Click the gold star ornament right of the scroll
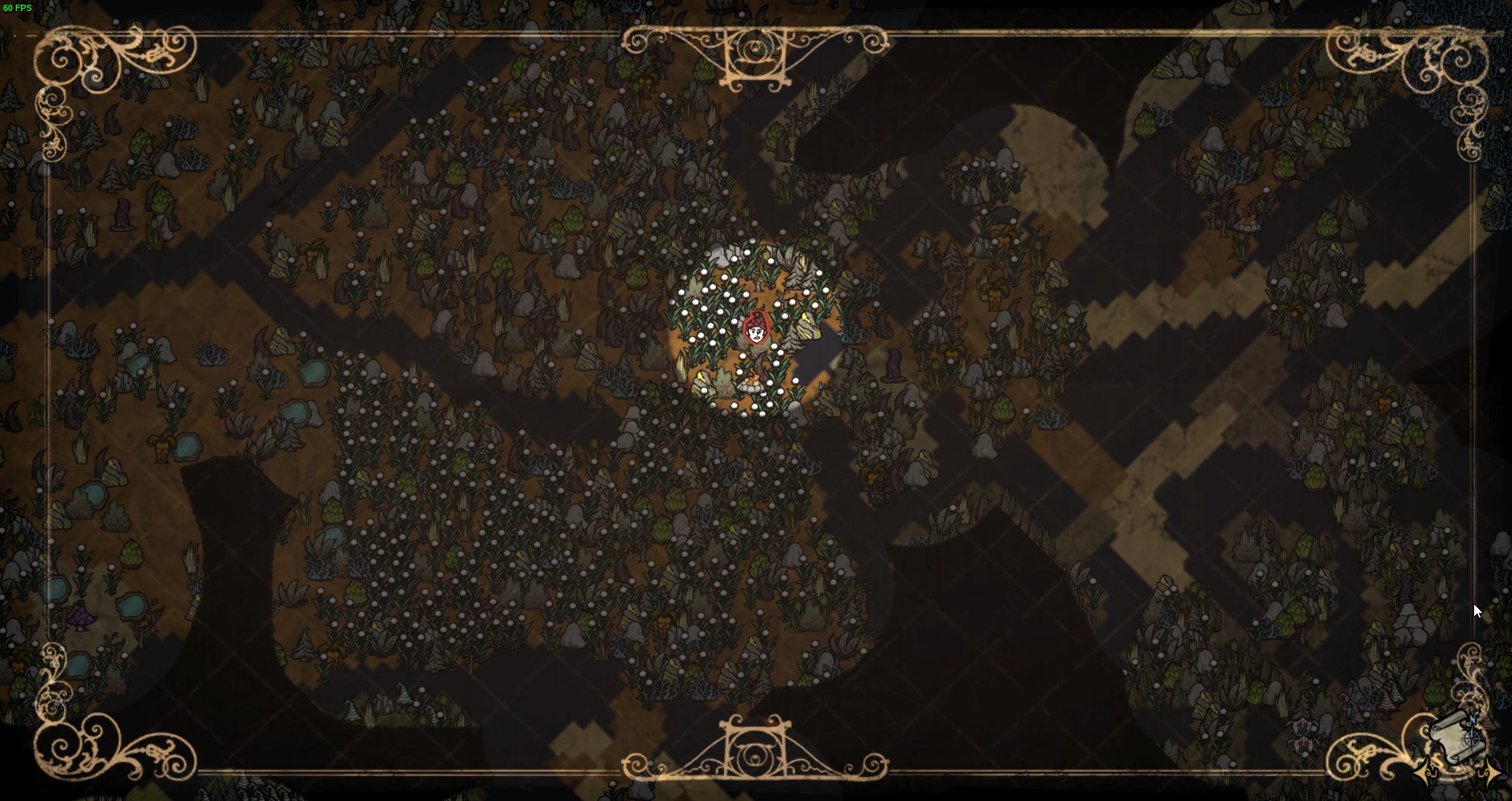Screen dimensions: 1512x801 click(1488, 773)
